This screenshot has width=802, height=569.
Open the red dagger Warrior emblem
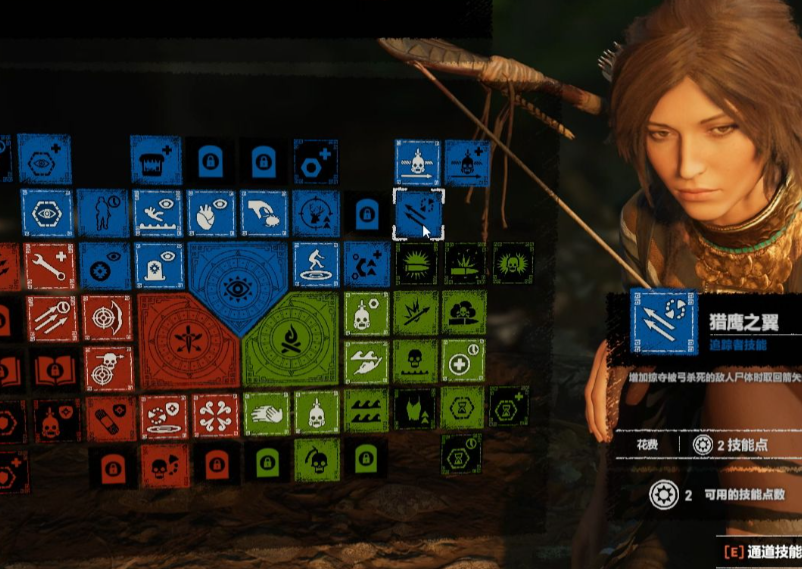coord(187,340)
